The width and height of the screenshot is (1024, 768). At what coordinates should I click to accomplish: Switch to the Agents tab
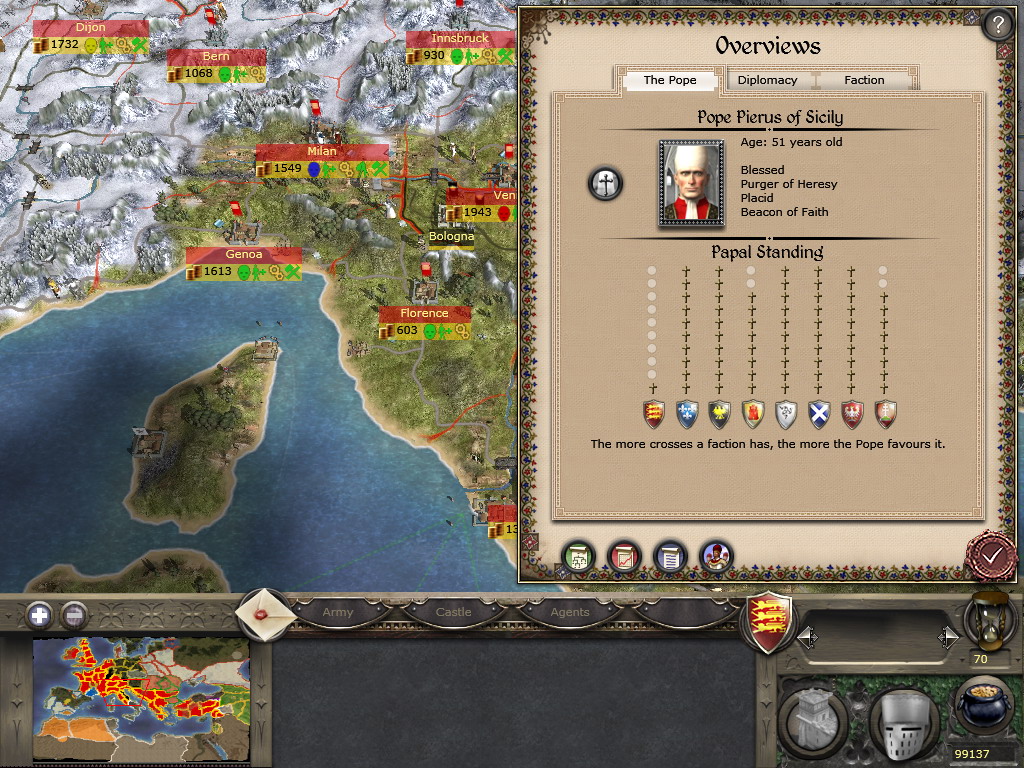coord(569,612)
